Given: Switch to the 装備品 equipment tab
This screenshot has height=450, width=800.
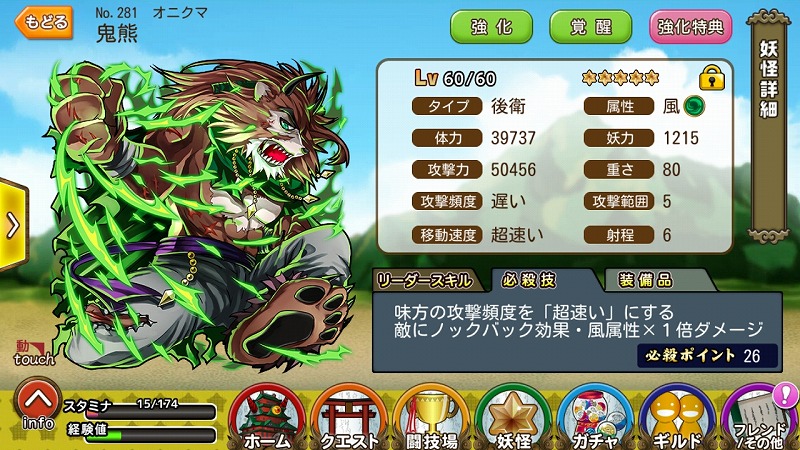Looking at the screenshot, I should tap(646, 281).
